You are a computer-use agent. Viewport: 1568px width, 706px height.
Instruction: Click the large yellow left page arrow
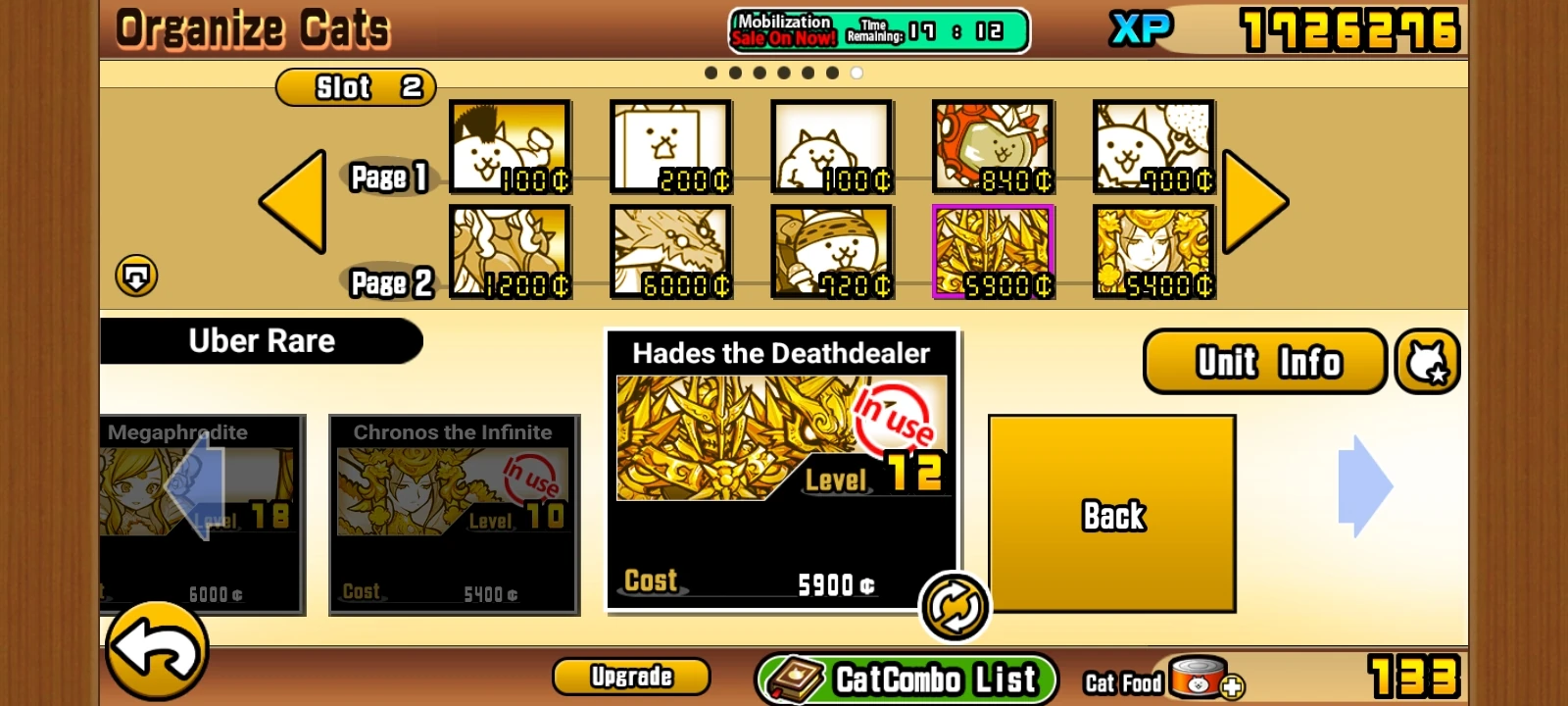point(292,201)
